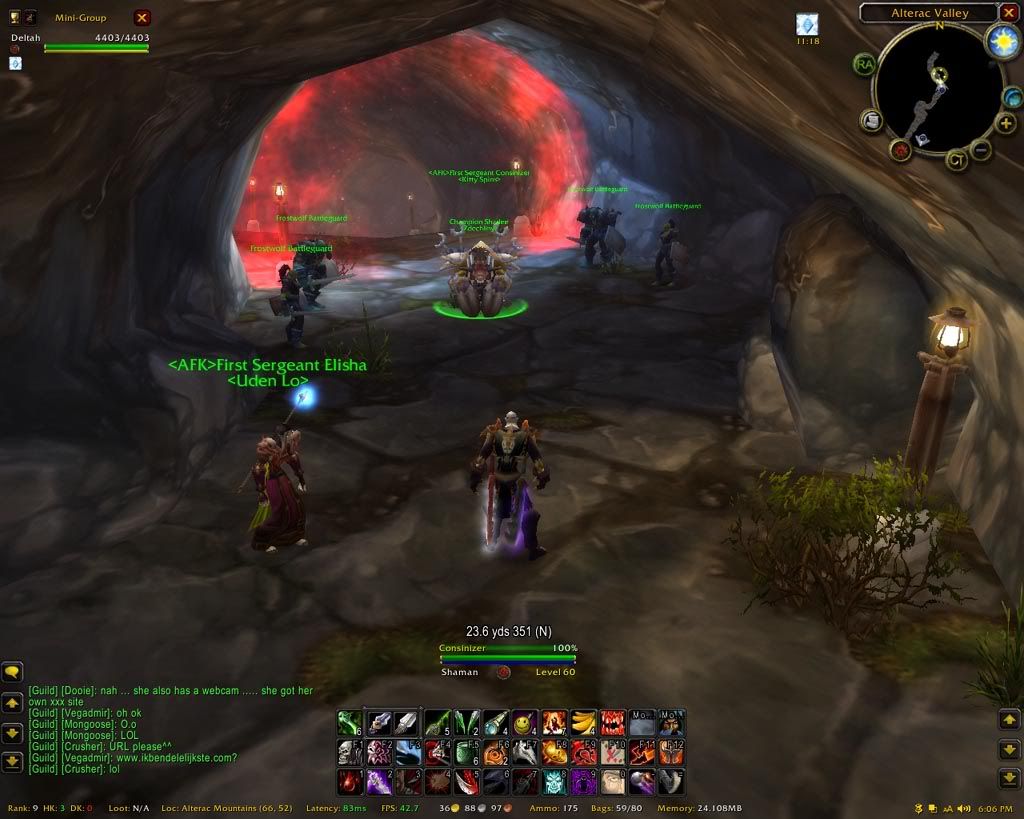Select the Consinizer target frame

pos(508,660)
